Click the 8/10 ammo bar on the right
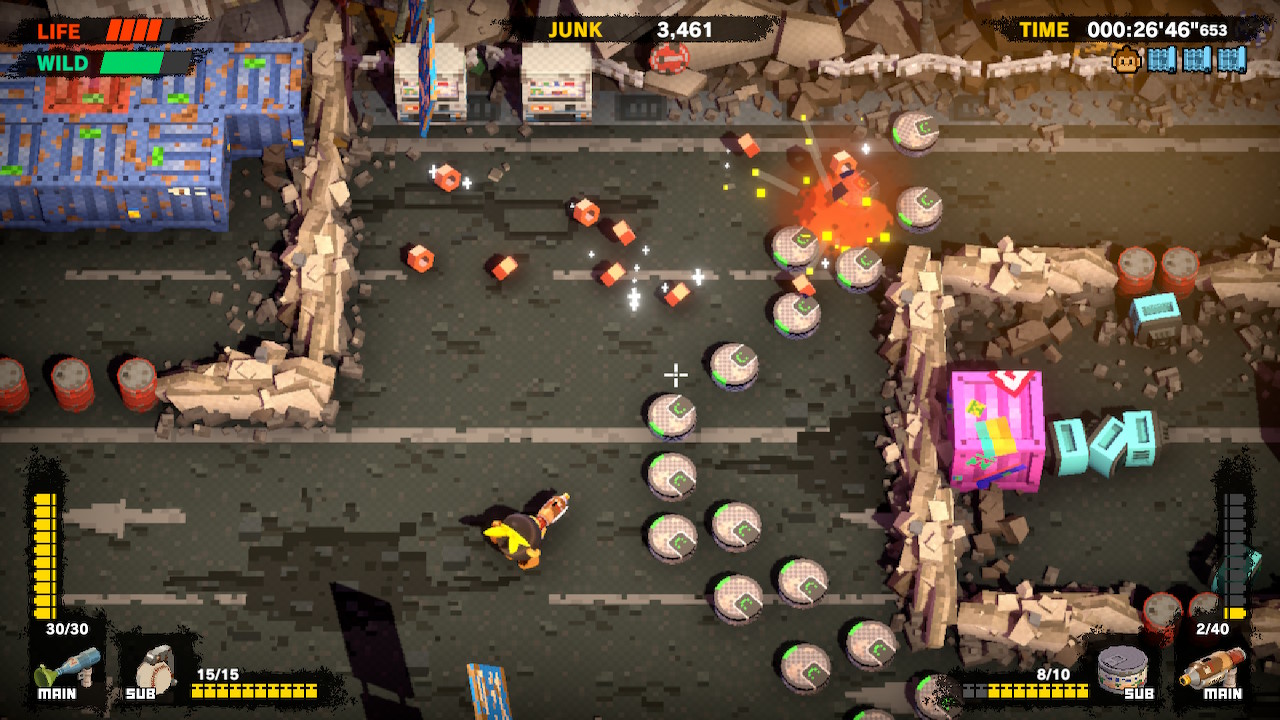Viewport: 1280px width, 720px height. pos(1026,691)
